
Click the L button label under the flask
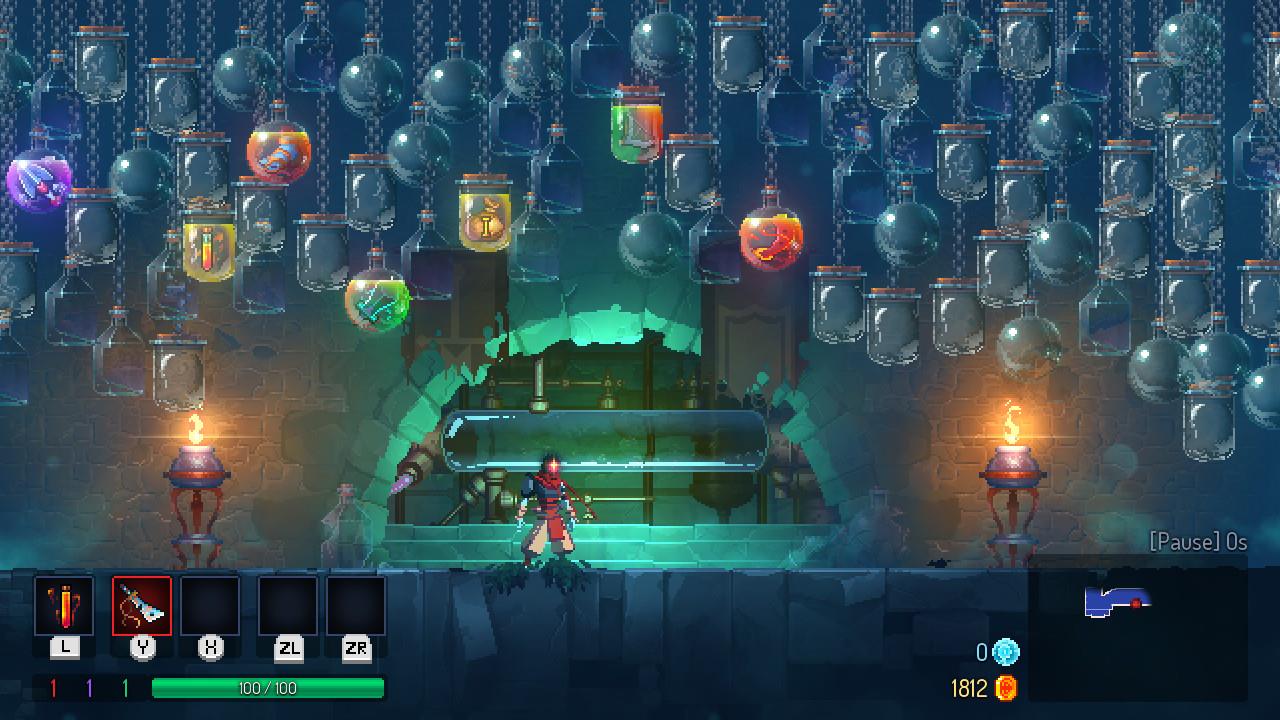[x=64, y=647]
